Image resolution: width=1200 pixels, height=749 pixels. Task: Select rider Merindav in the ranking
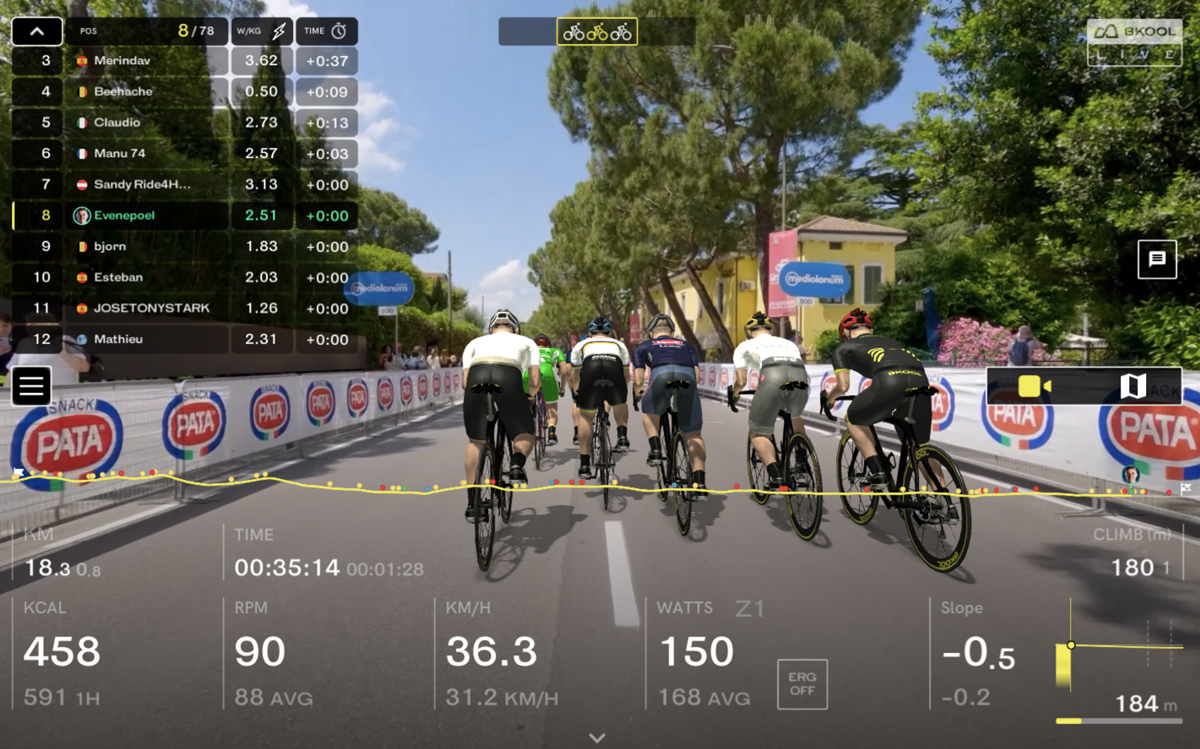pyautogui.click(x=150, y=61)
